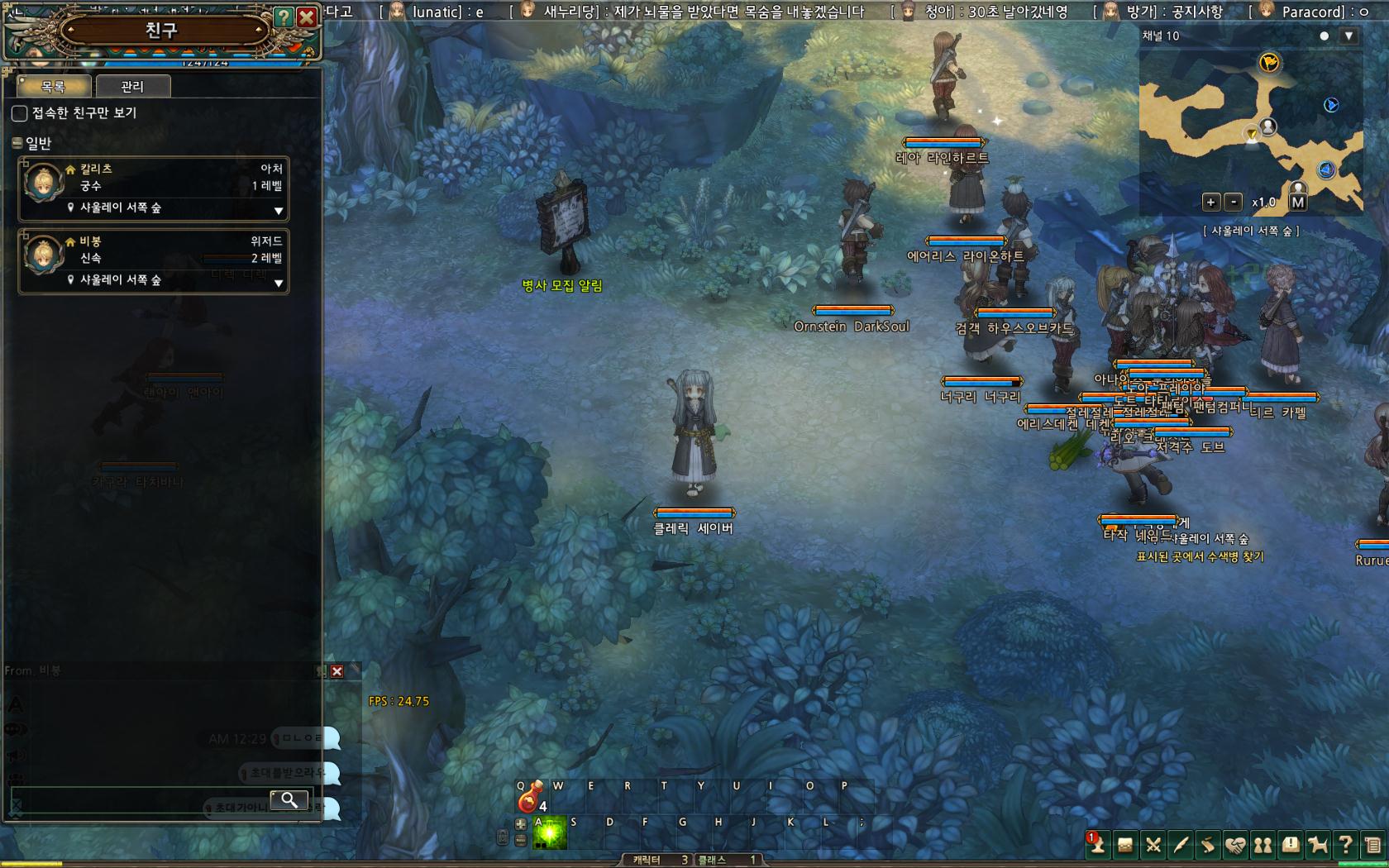Toggle the 접속한 친구만 보기 checkbox

click(20, 112)
